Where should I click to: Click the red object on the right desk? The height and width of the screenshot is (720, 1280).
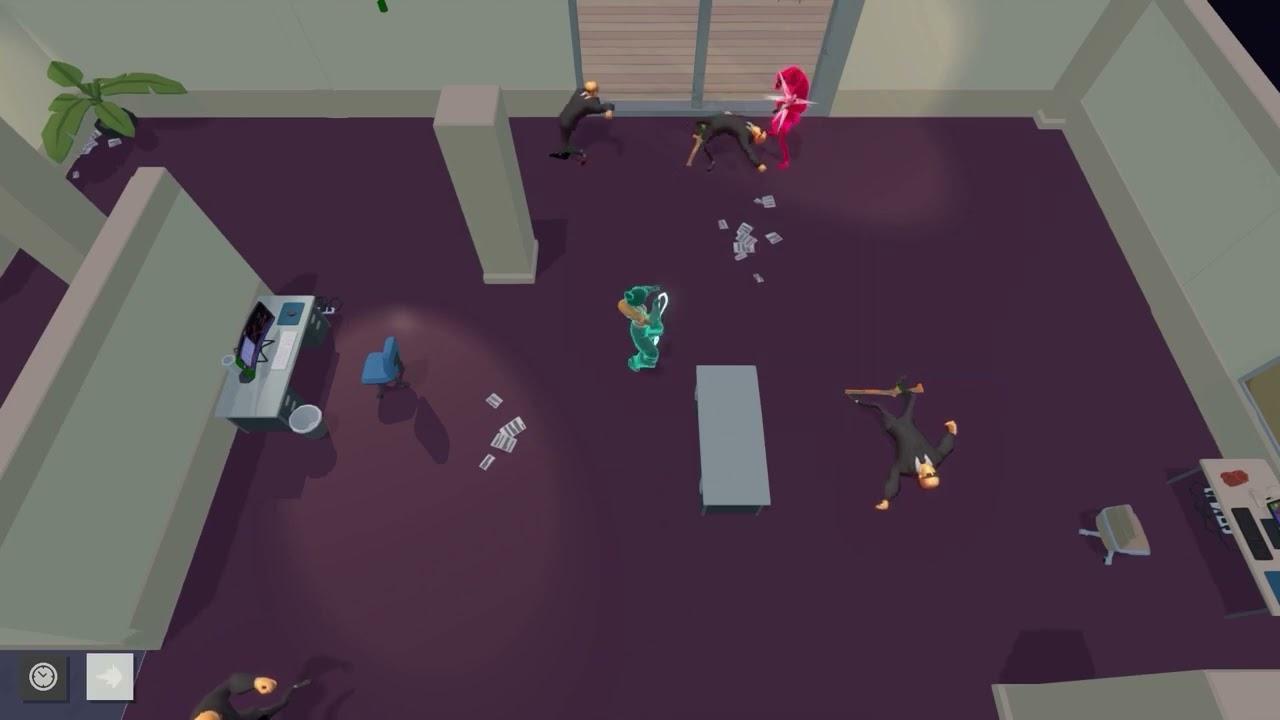pyautogui.click(x=1234, y=475)
